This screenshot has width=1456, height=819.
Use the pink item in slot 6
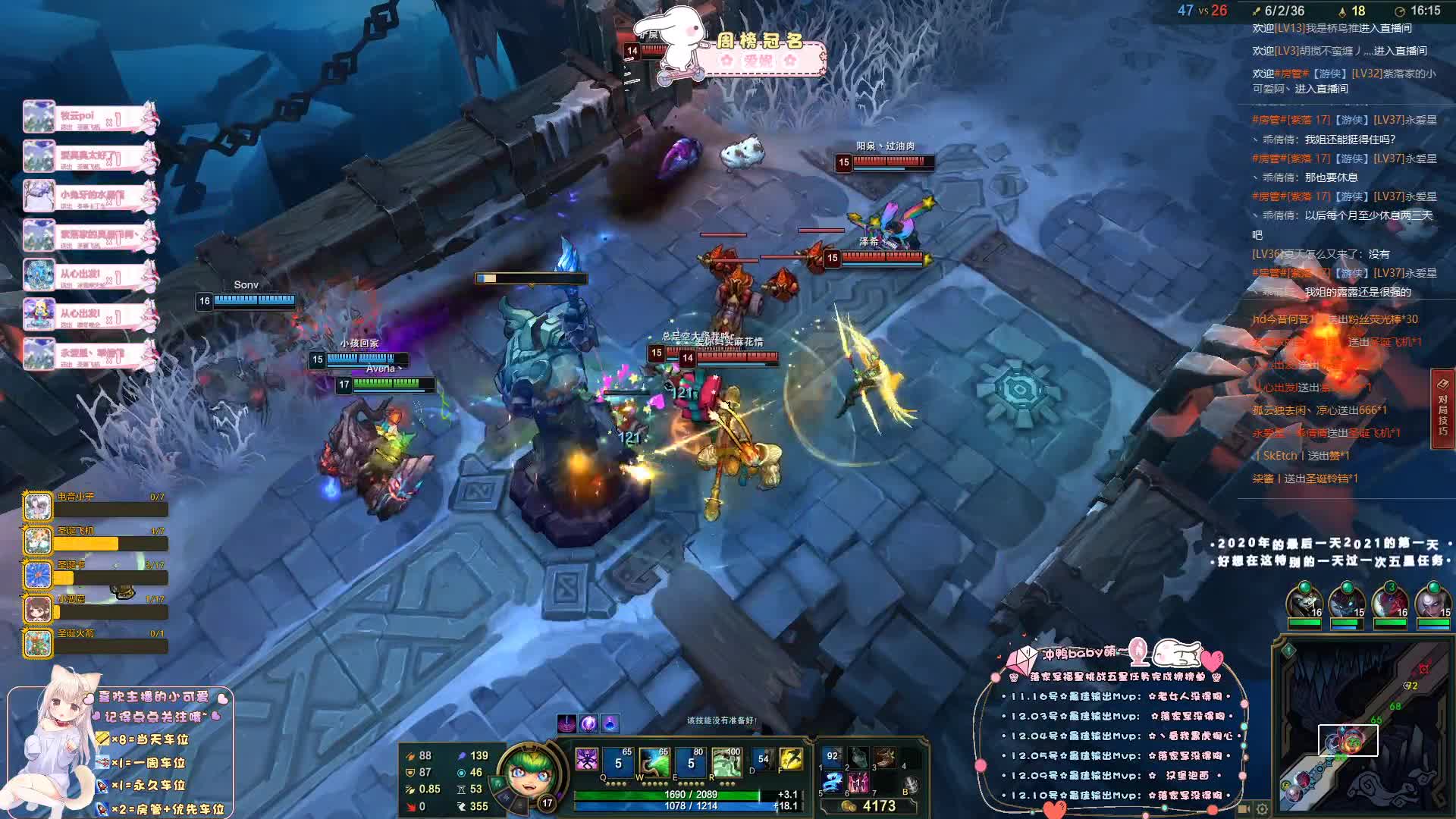[858, 782]
